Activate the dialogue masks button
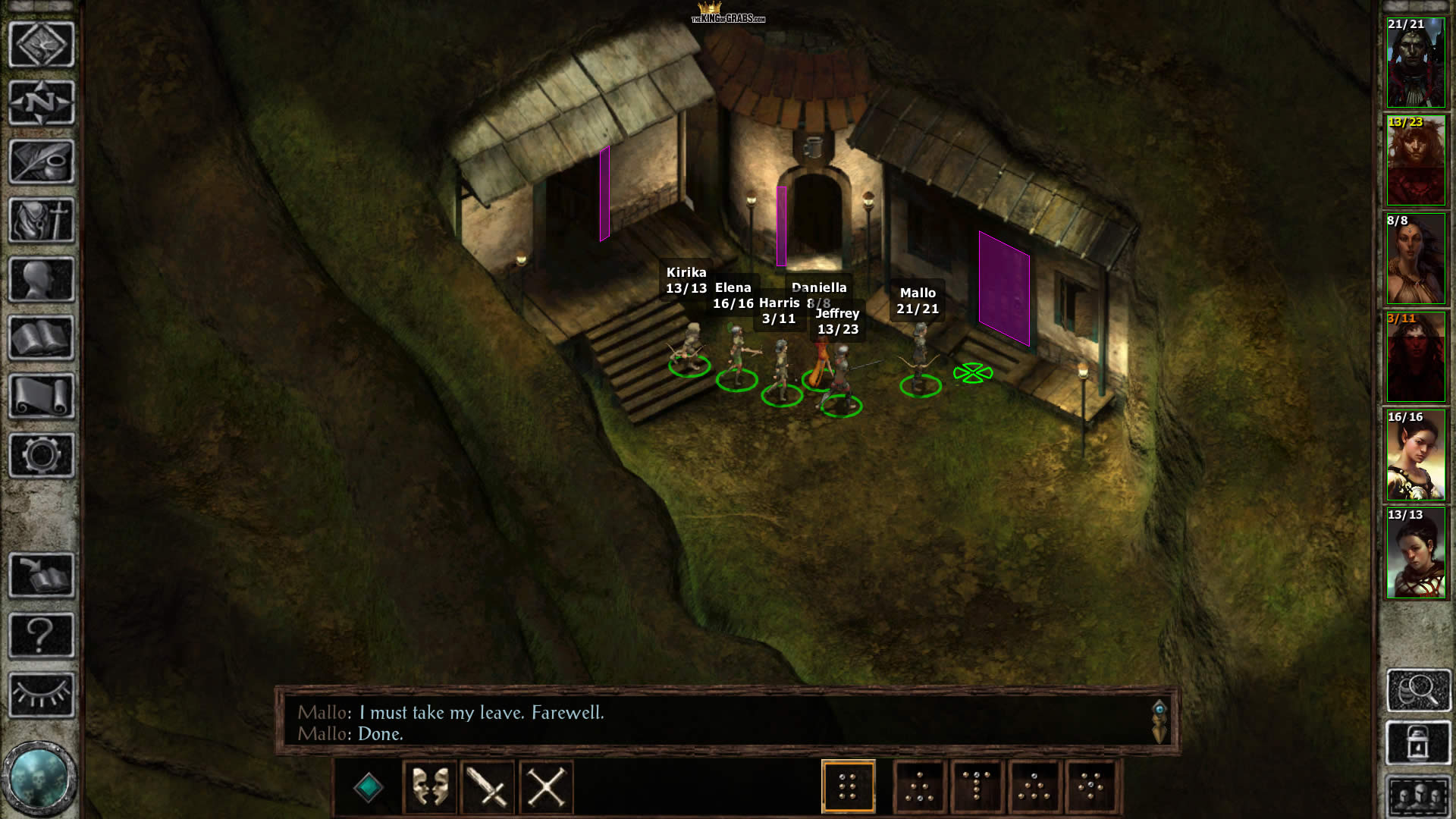Screen dimensions: 1456x819 (430, 786)
